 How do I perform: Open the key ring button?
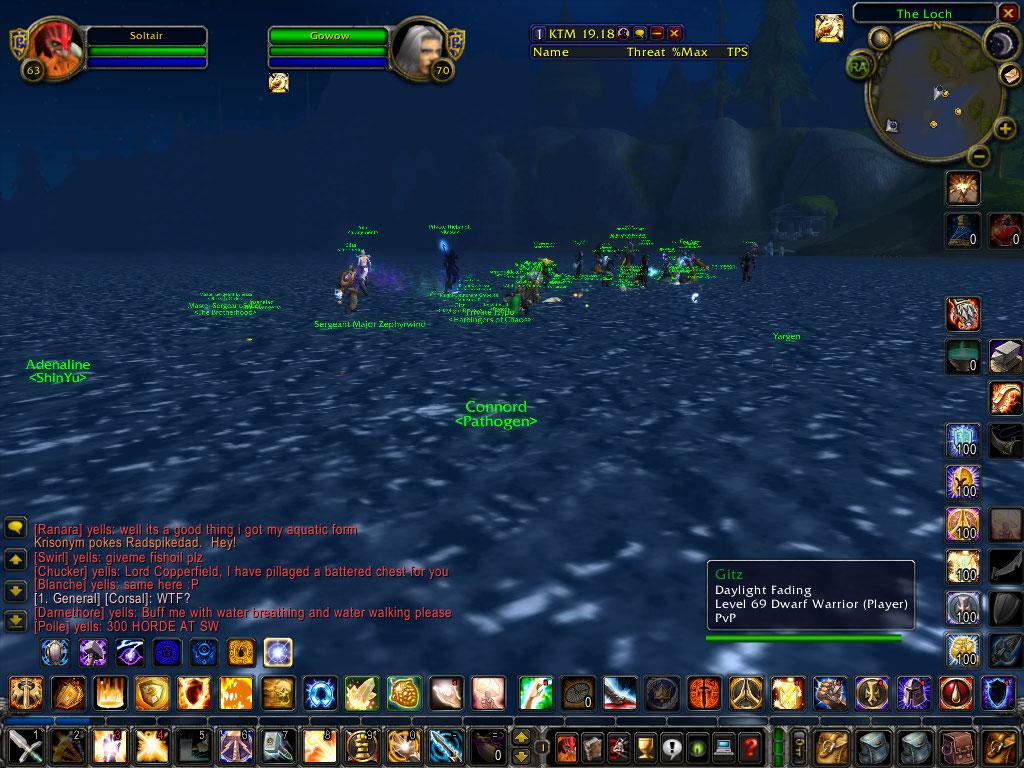tap(799, 747)
